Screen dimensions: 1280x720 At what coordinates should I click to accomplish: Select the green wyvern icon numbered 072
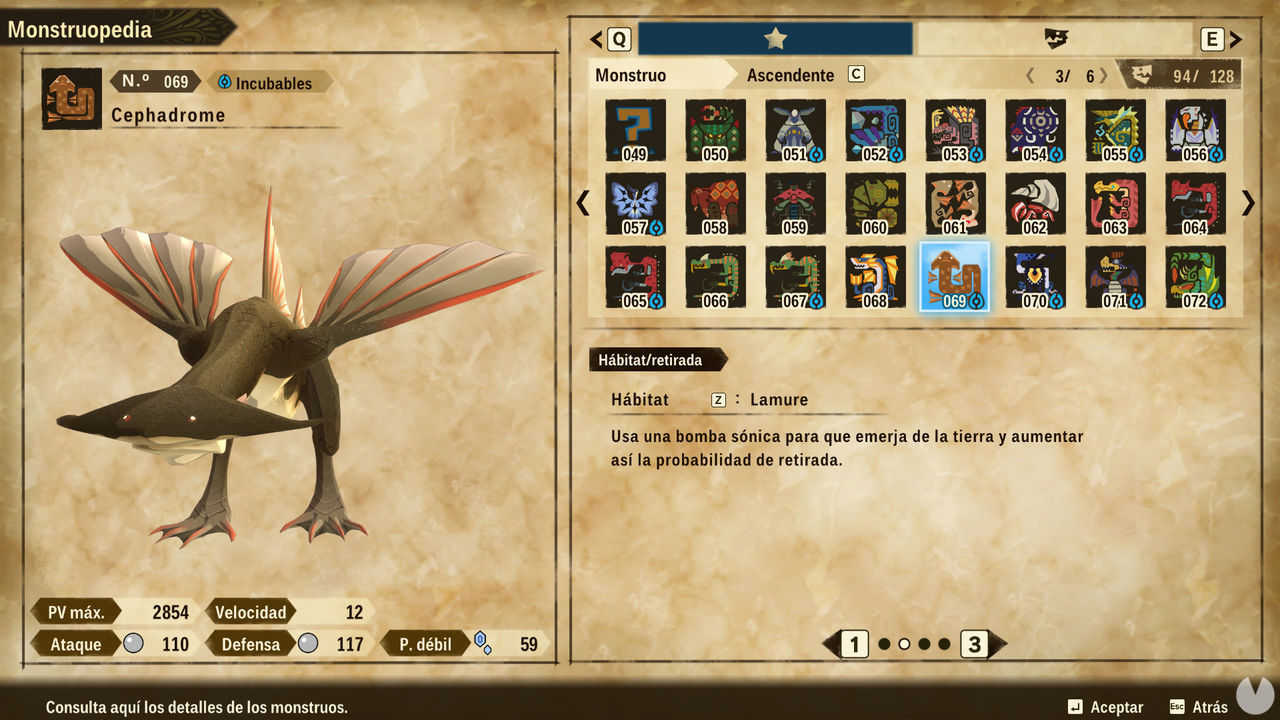click(x=1196, y=277)
